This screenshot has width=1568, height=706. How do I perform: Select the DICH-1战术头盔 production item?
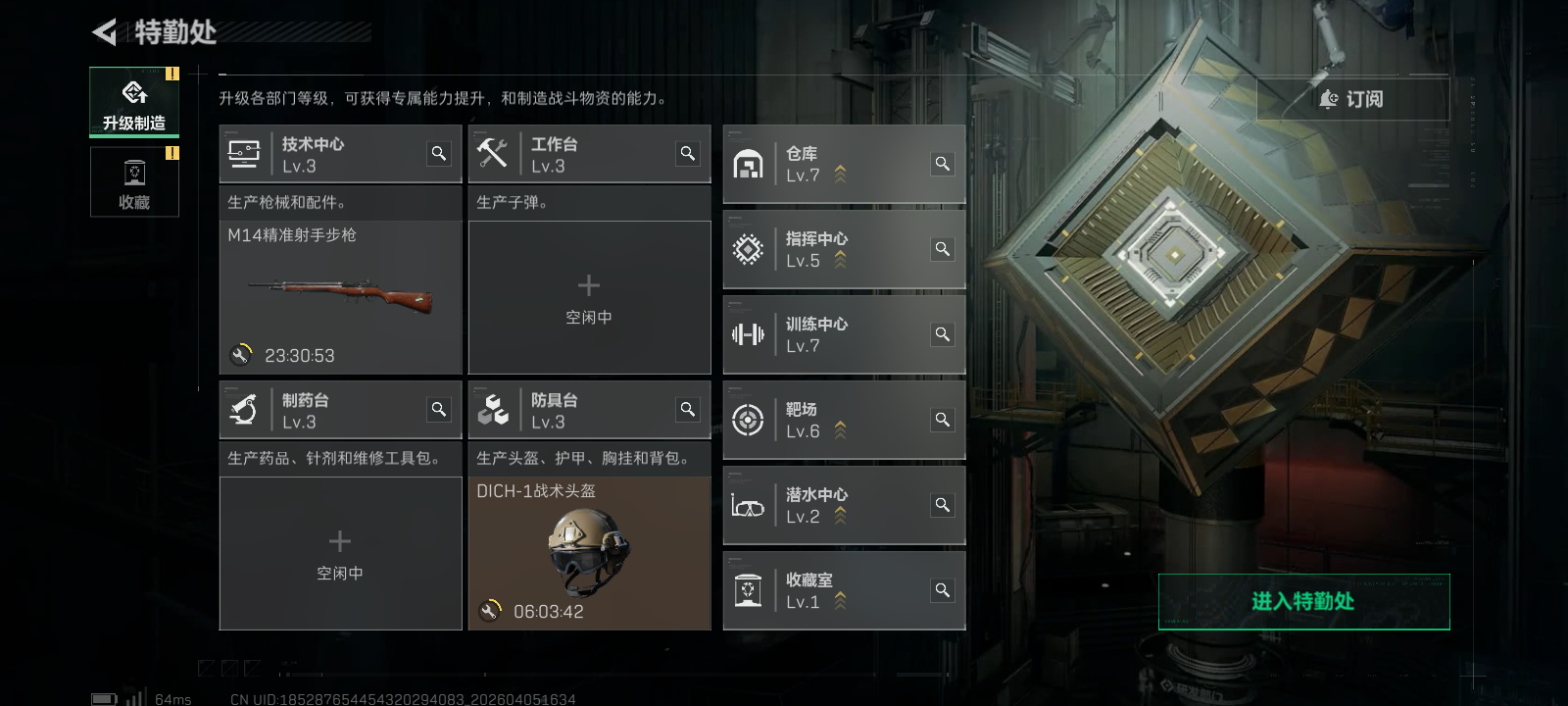click(x=589, y=549)
